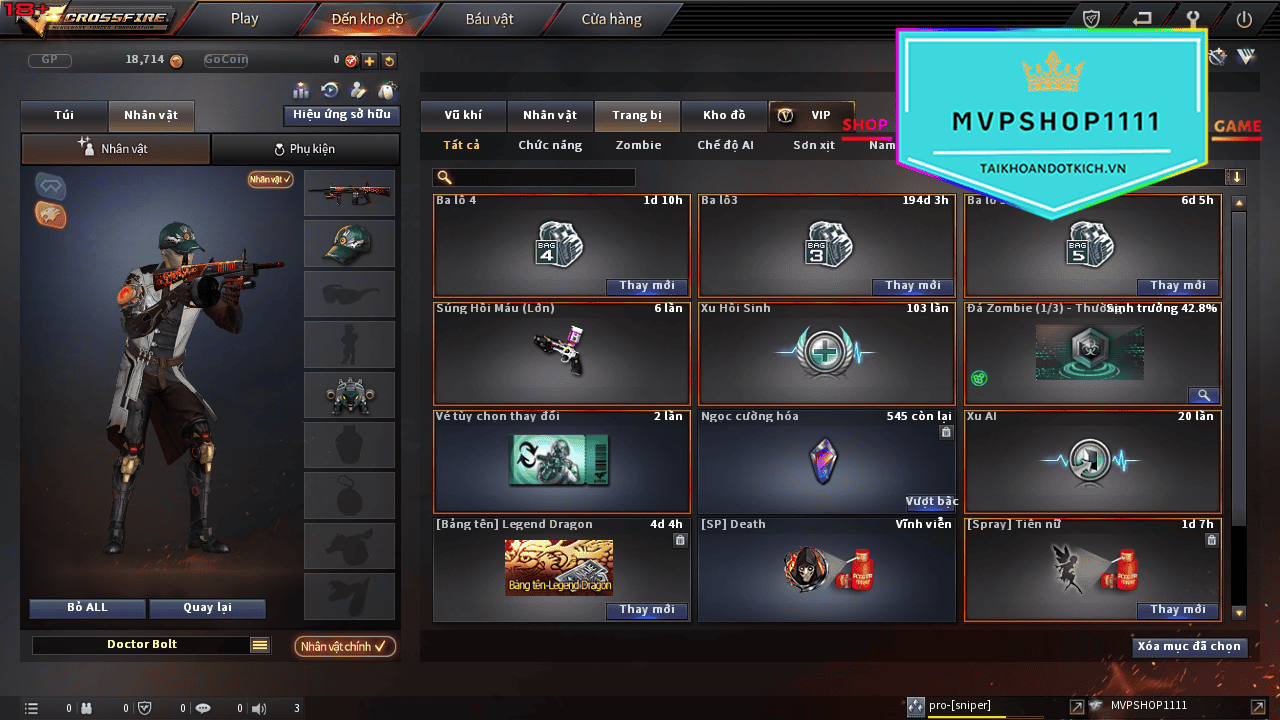This screenshot has height=720, width=1280.
Task: Open the VIP tab
Action: coord(811,116)
